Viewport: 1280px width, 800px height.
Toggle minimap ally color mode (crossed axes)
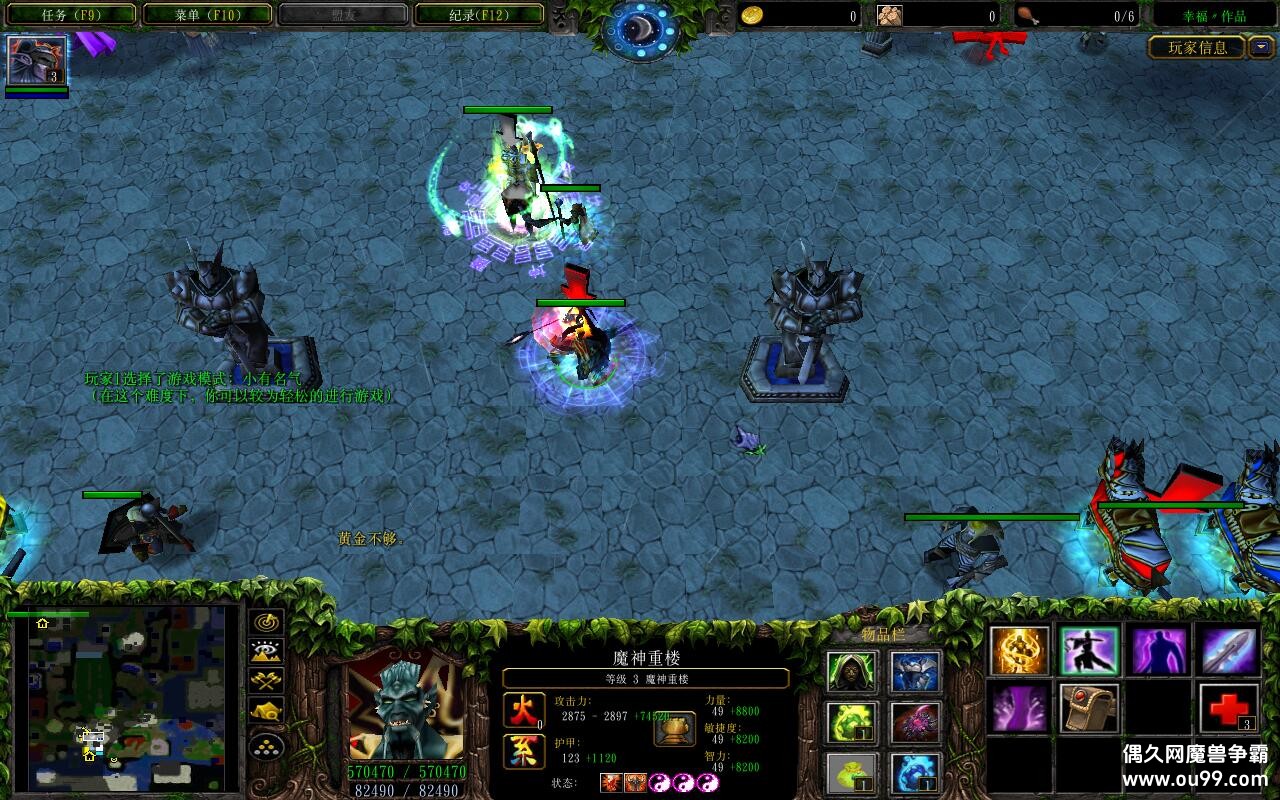pos(267,682)
